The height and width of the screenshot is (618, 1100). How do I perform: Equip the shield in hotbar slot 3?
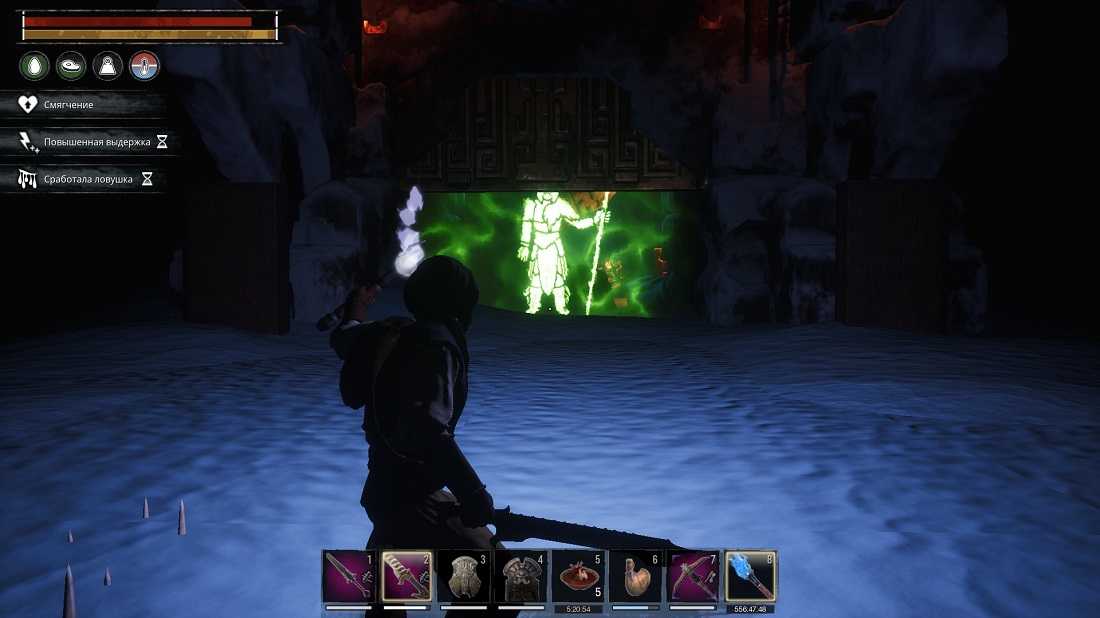(x=464, y=576)
